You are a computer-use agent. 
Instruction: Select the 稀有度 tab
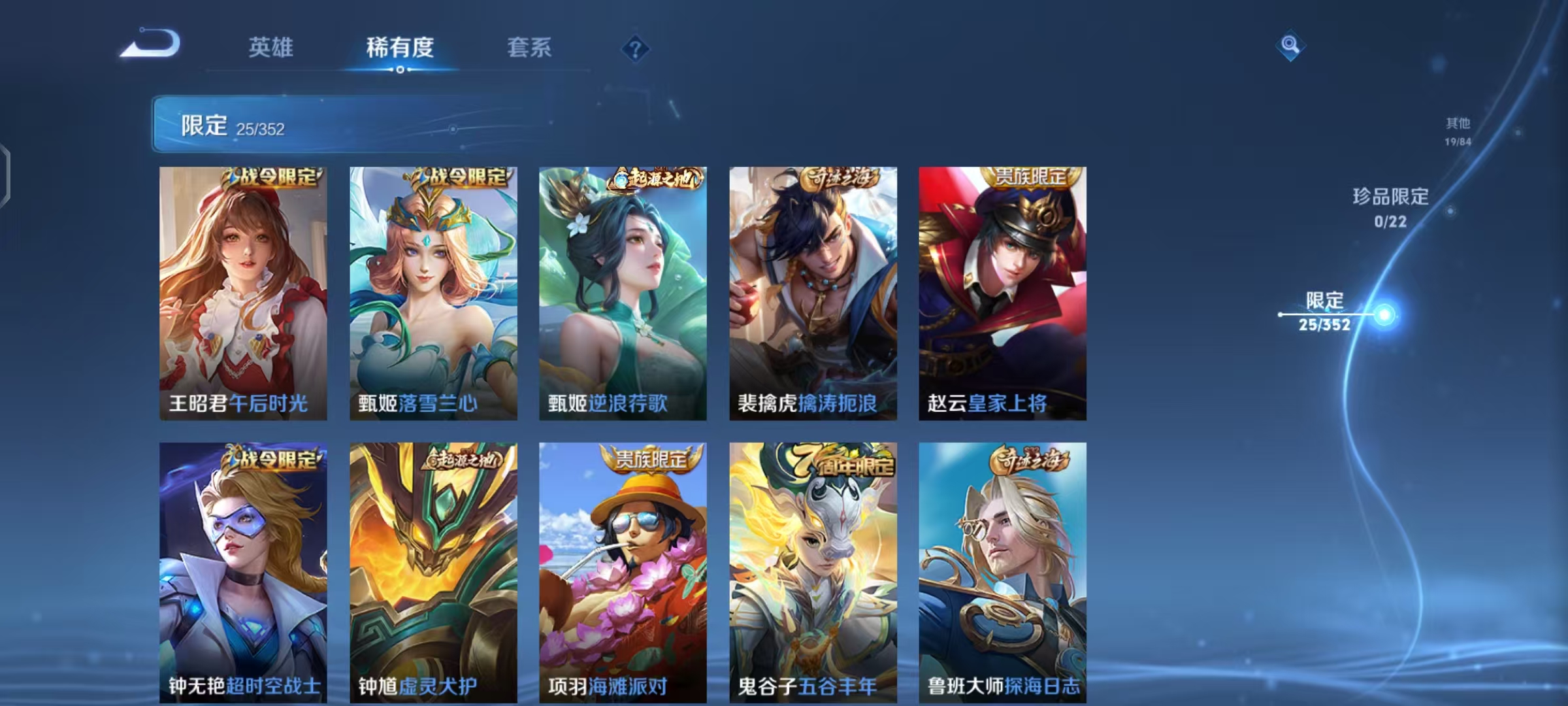[399, 47]
